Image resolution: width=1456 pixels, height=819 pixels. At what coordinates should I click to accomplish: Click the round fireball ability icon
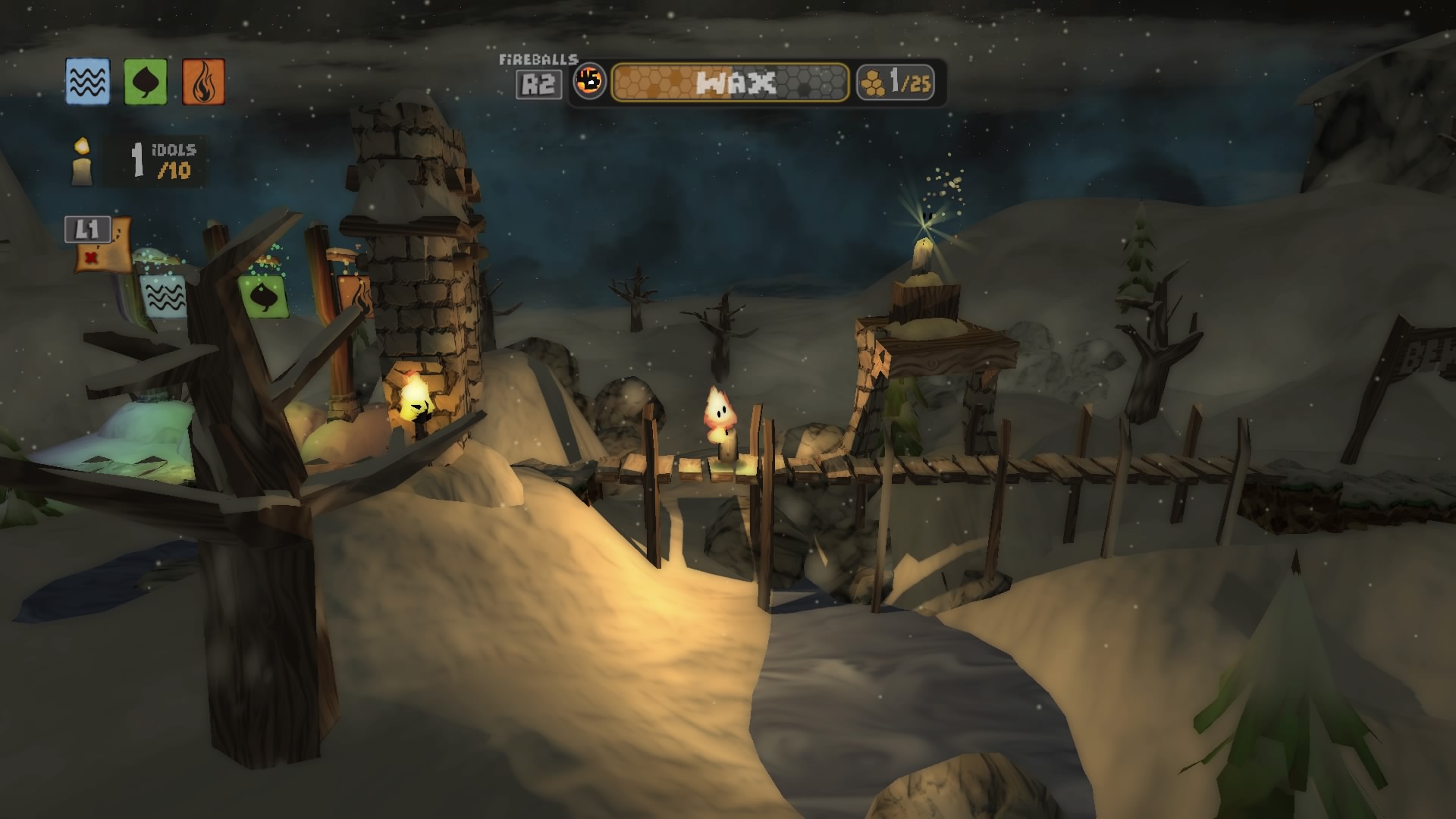589,81
